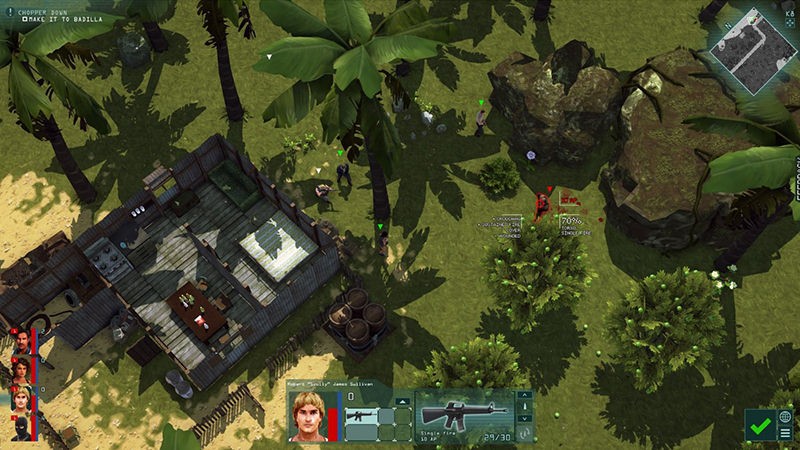Click Scully's large portrait in the bottom panel
This screenshot has height=450, width=800.
[x=307, y=416]
